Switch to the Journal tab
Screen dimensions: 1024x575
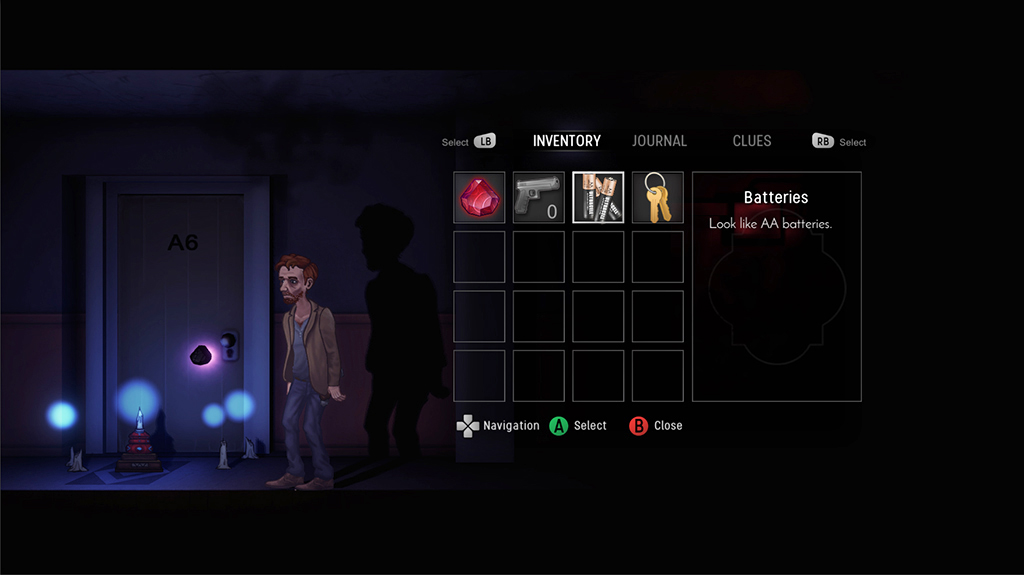(x=659, y=141)
